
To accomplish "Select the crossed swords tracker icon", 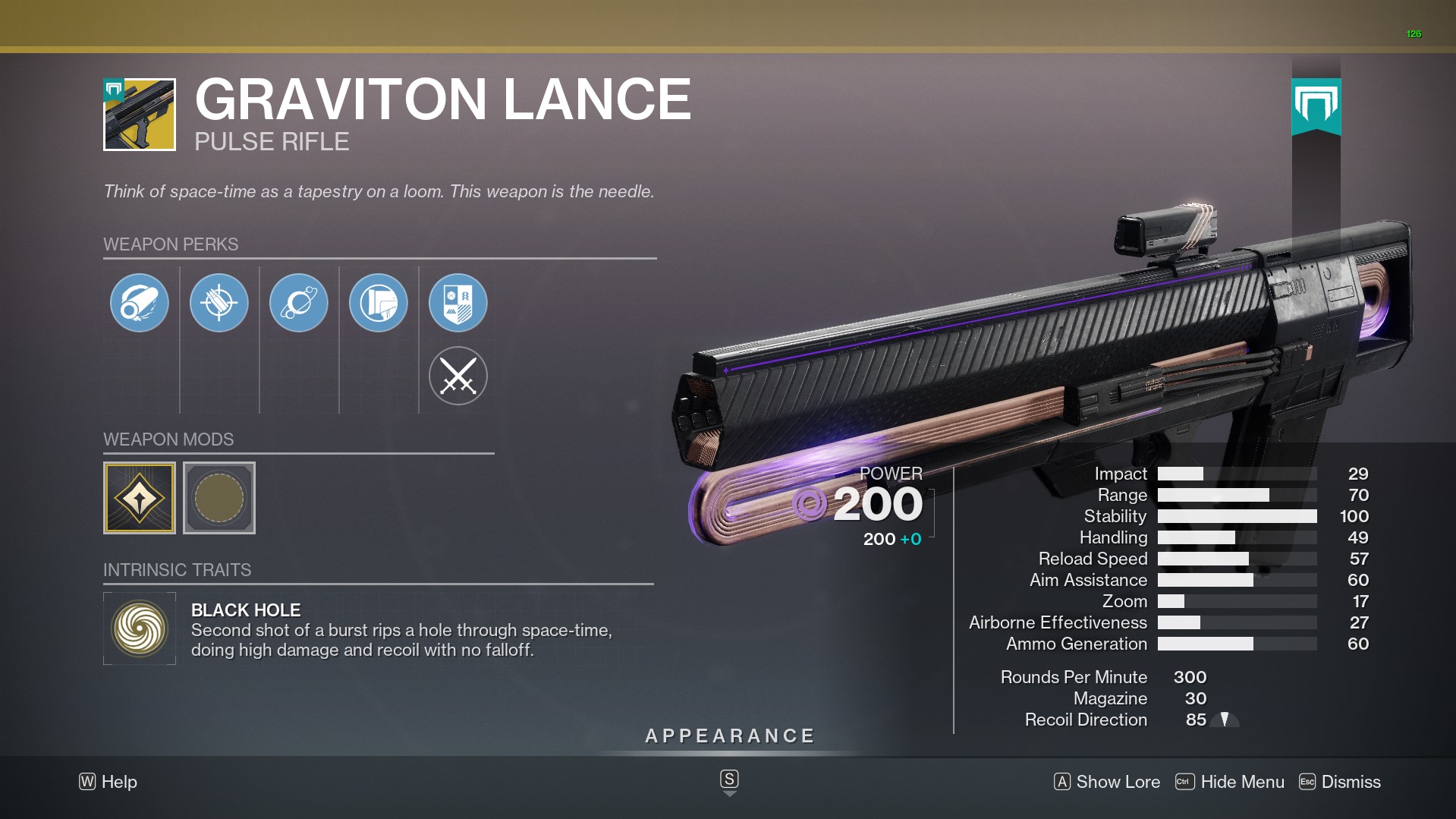I will [x=458, y=376].
